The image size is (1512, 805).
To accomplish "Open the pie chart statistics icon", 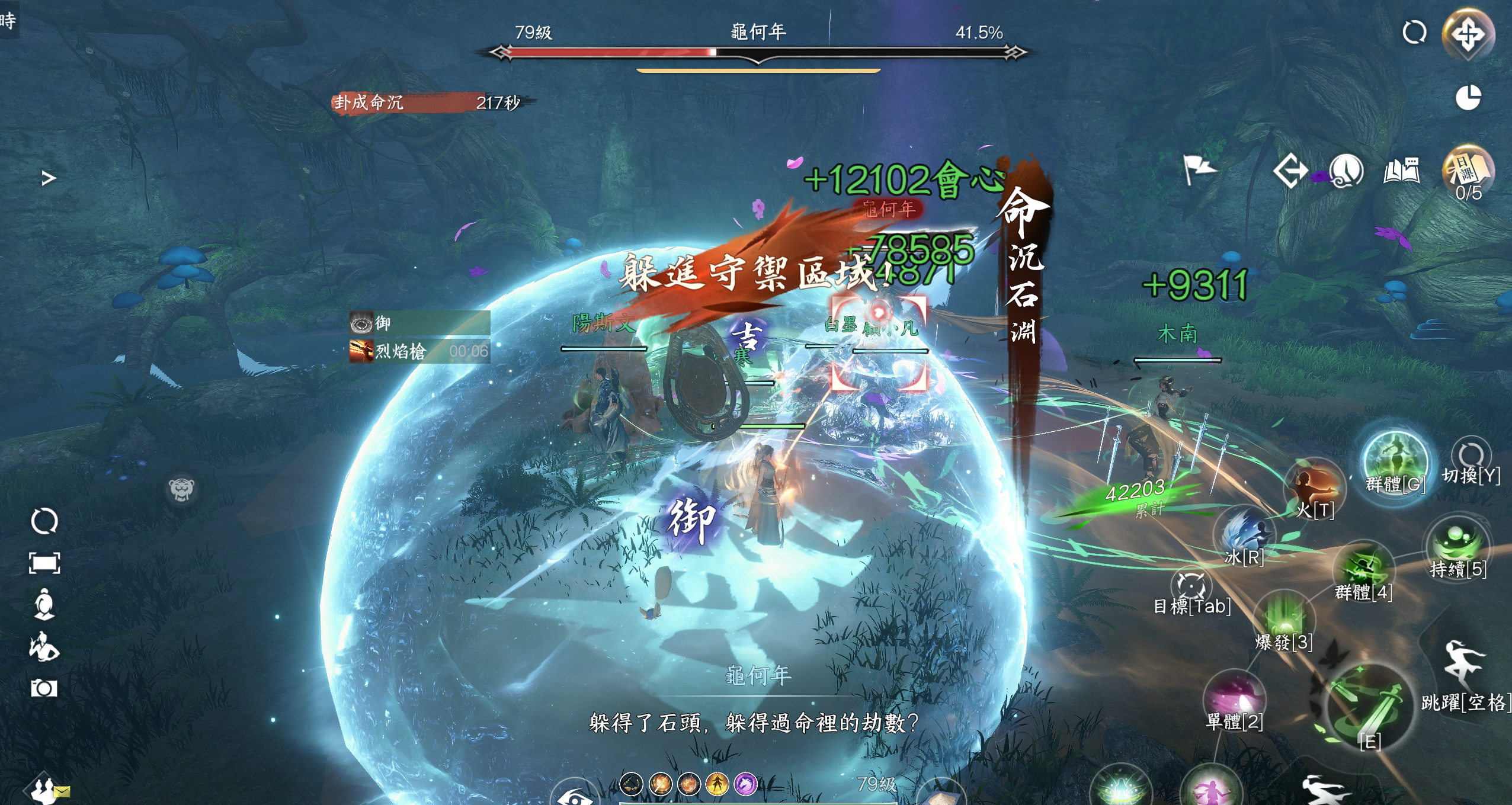I will coord(1468,98).
